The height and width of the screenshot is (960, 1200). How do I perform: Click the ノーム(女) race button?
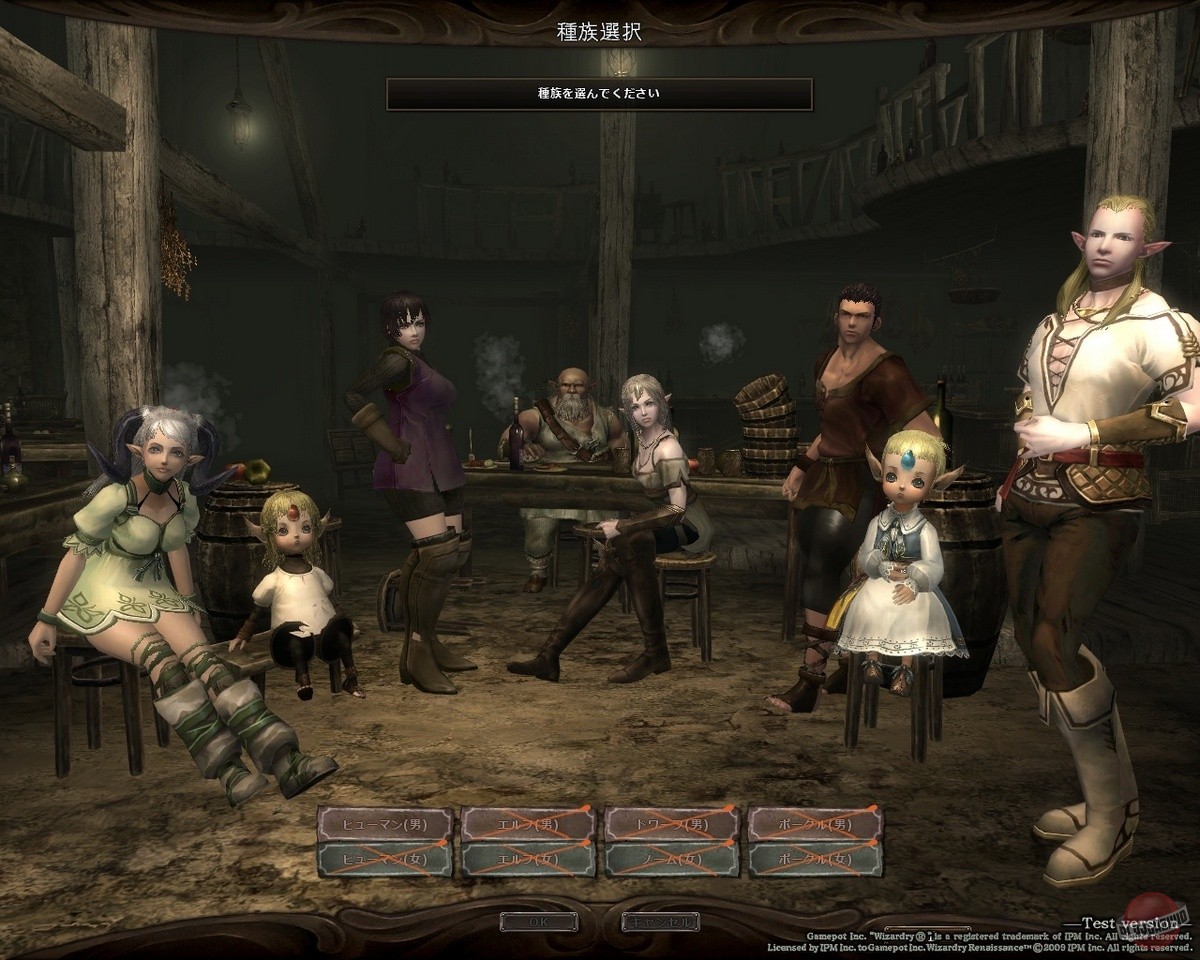click(672, 859)
